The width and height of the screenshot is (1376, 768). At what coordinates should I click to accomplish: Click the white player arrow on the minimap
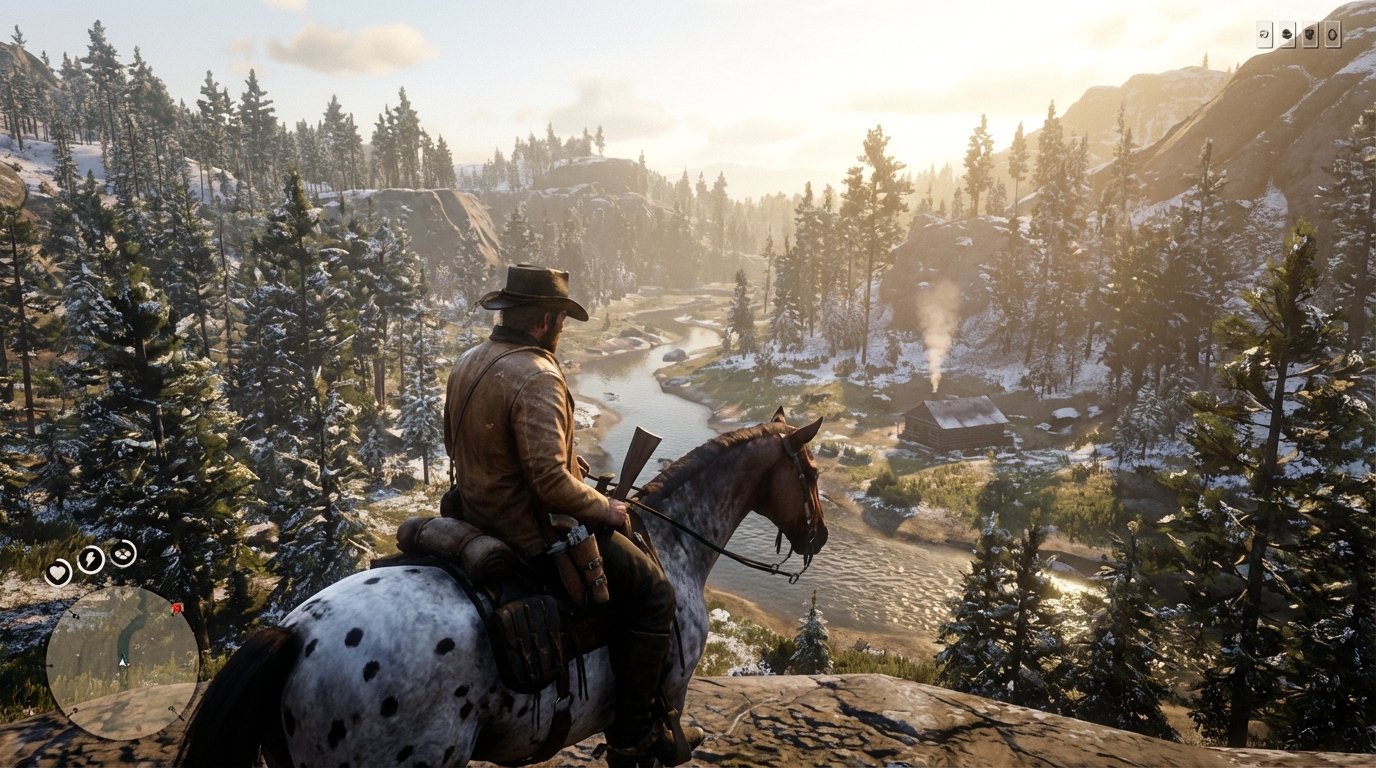[x=121, y=662]
